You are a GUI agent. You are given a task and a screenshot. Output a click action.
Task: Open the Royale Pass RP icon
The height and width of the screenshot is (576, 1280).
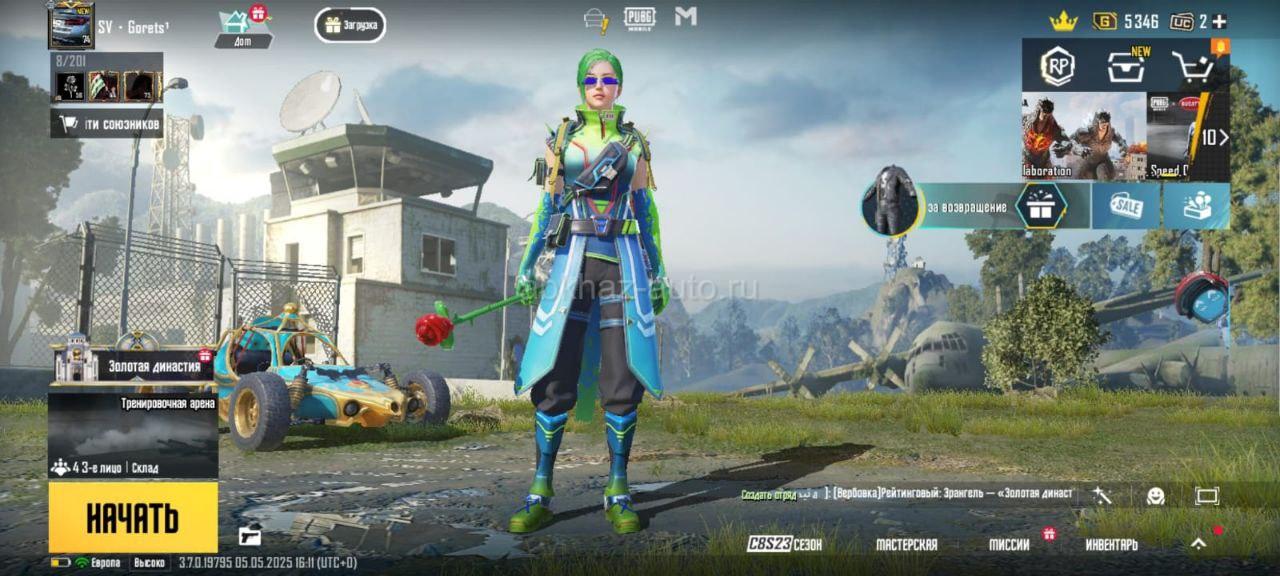(x=1057, y=67)
